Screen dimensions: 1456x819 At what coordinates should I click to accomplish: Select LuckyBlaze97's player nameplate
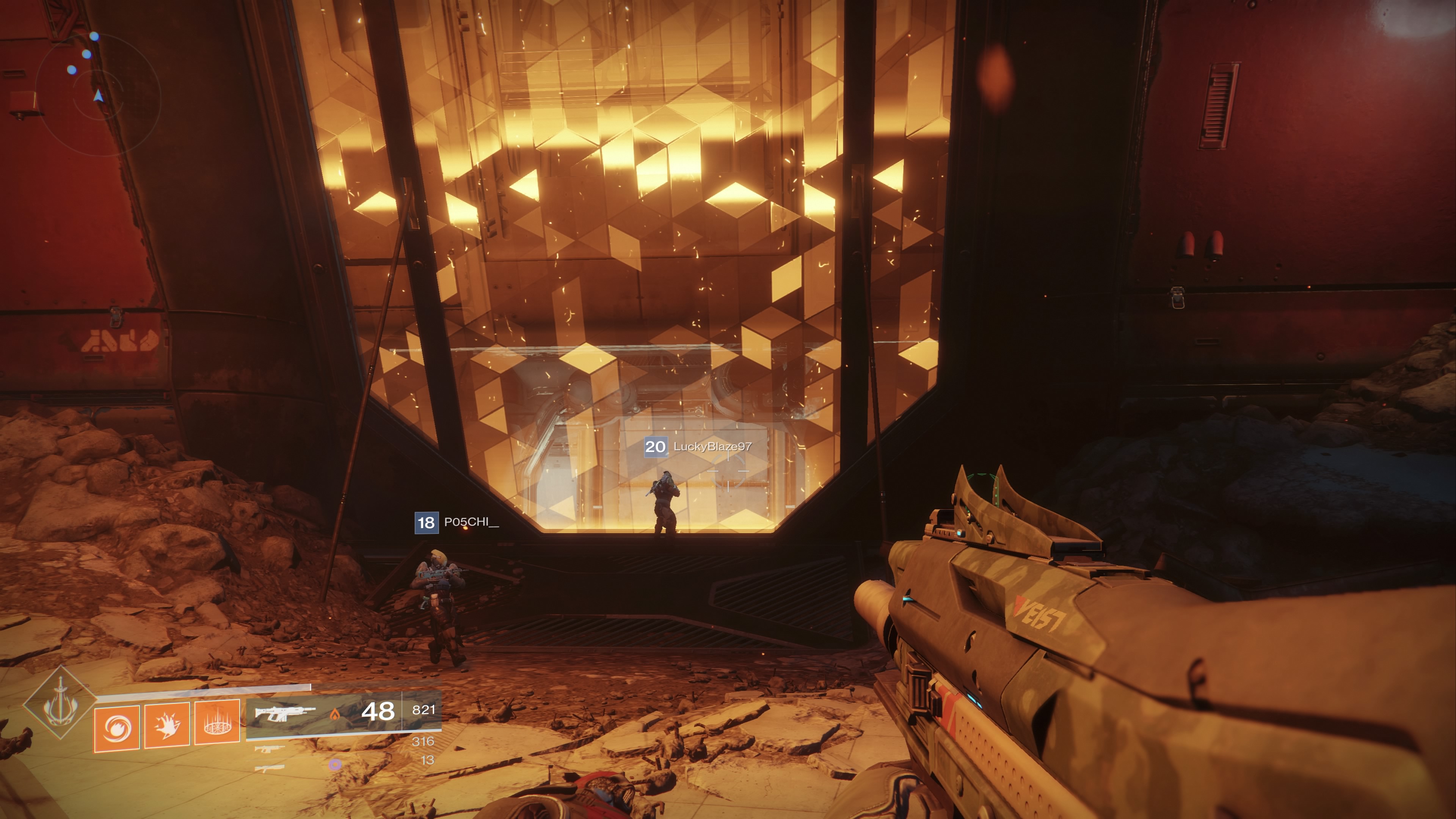pos(698,447)
